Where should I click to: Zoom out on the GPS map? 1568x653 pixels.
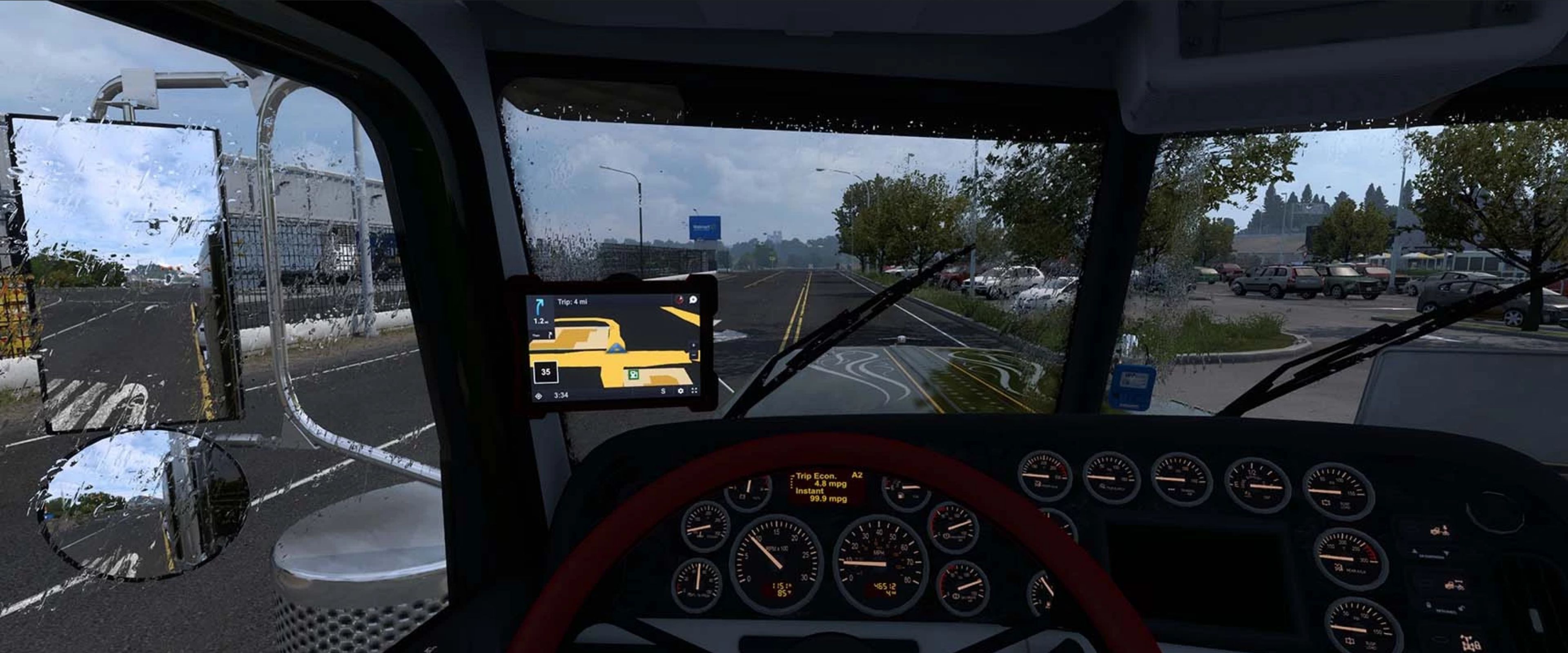click(693, 355)
